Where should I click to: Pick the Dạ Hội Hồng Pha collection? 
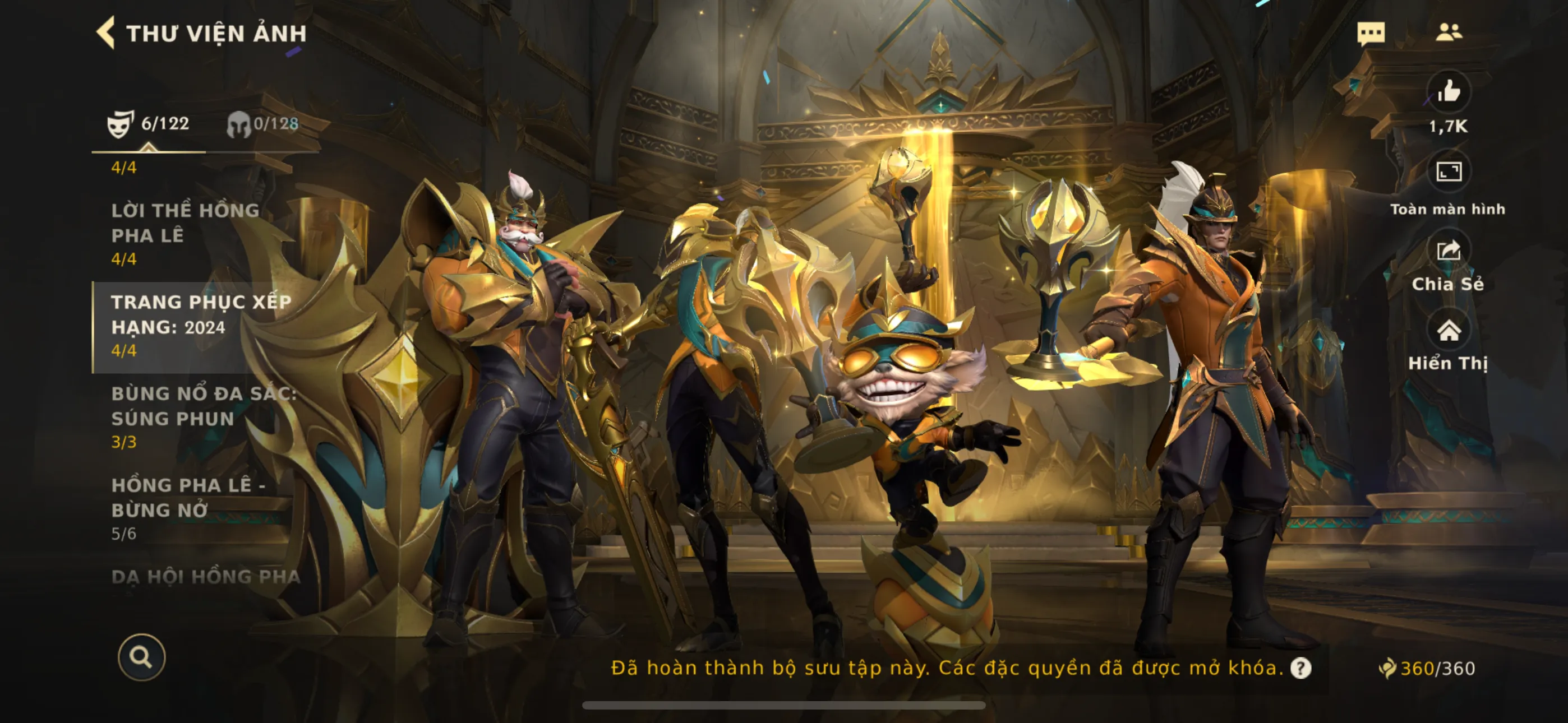pos(206,577)
